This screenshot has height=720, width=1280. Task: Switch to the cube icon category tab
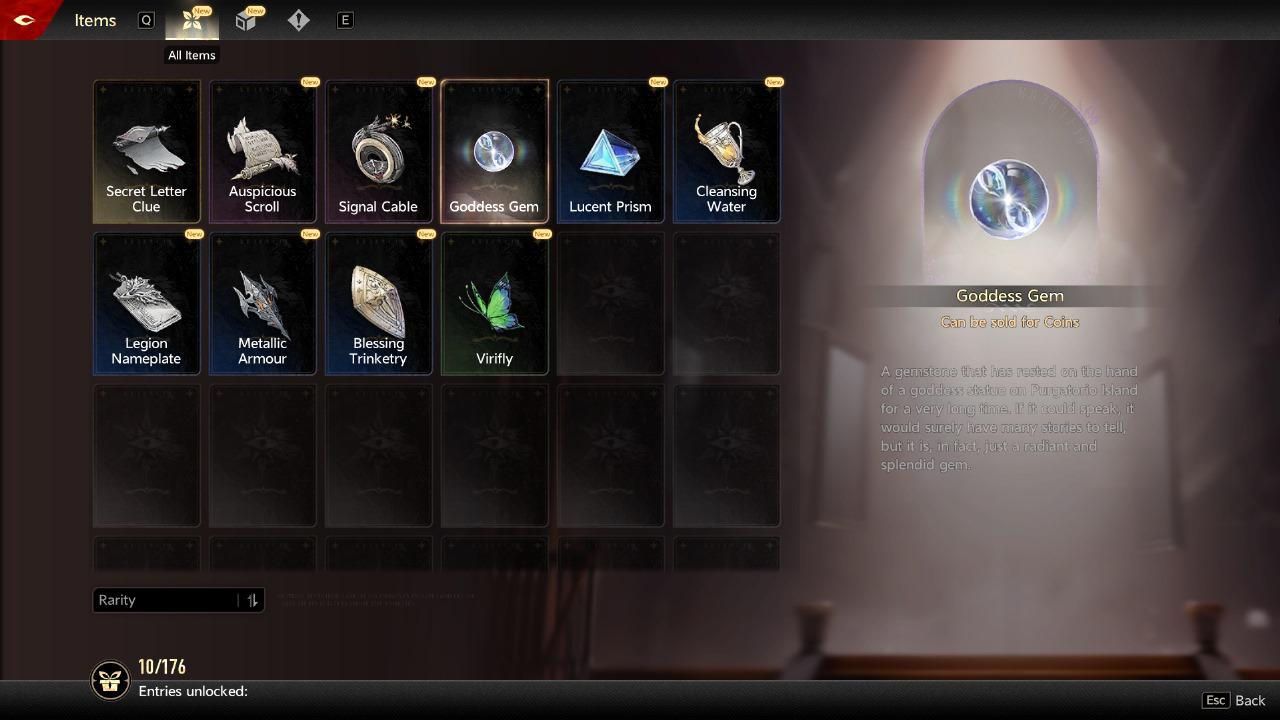pos(246,21)
